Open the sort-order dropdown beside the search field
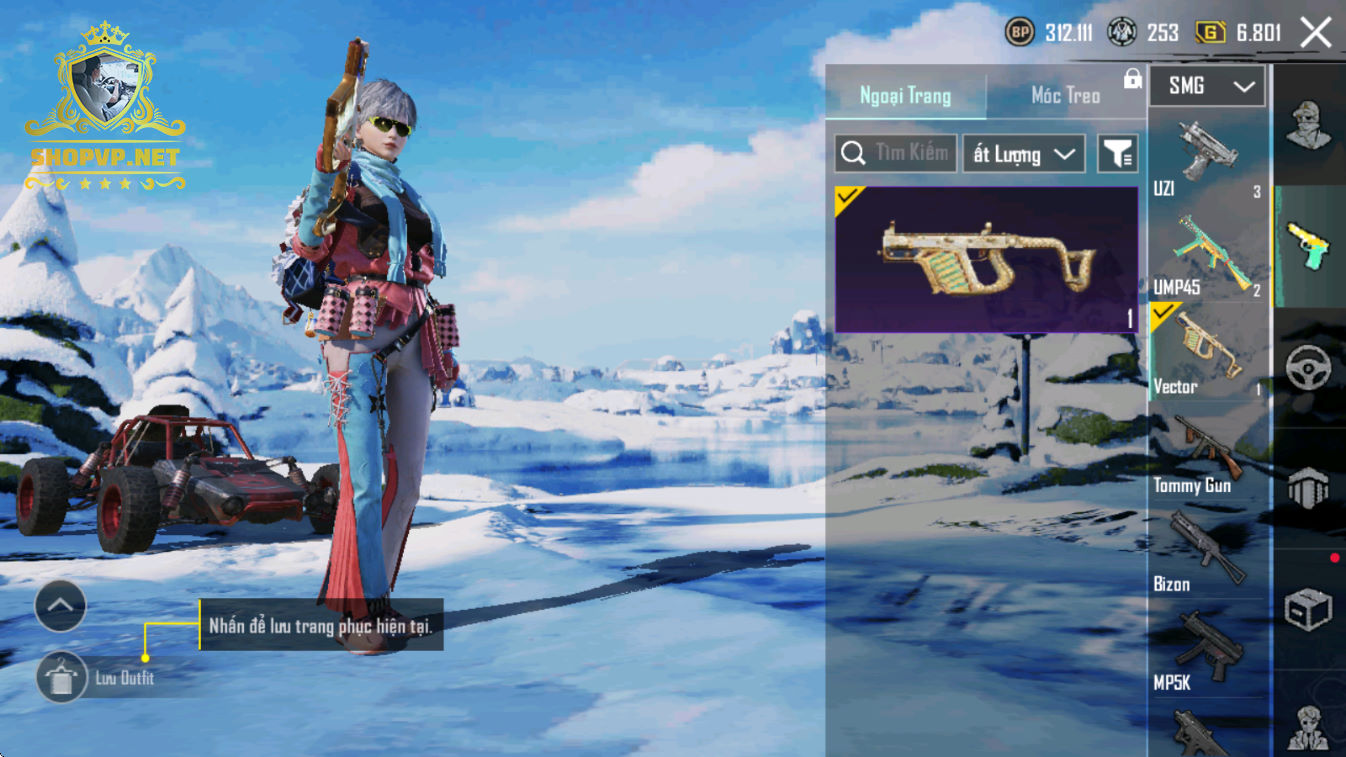The width and height of the screenshot is (1346, 757). click(1023, 154)
